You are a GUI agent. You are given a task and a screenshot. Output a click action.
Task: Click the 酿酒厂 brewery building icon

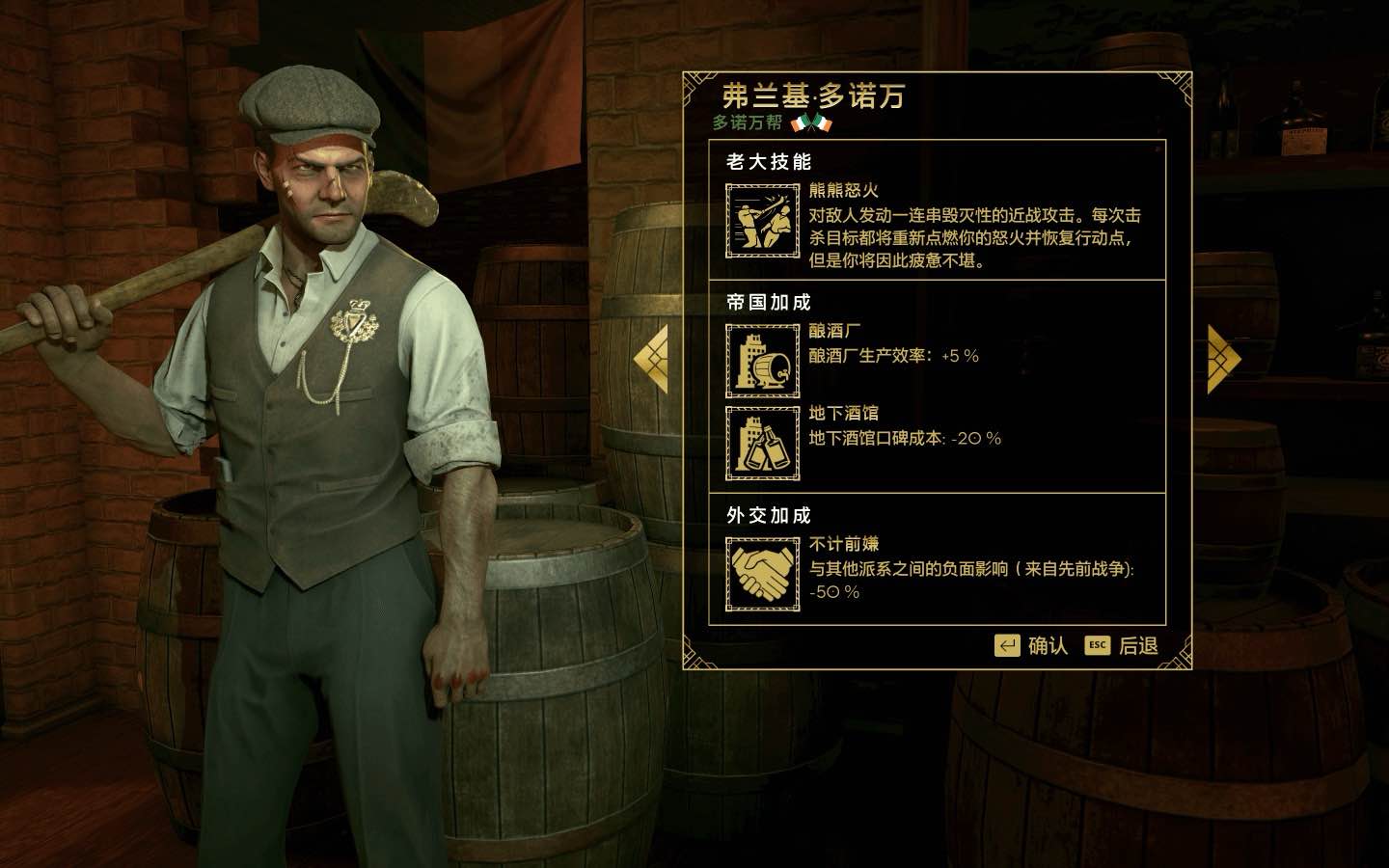pyautogui.click(x=761, y=362)
